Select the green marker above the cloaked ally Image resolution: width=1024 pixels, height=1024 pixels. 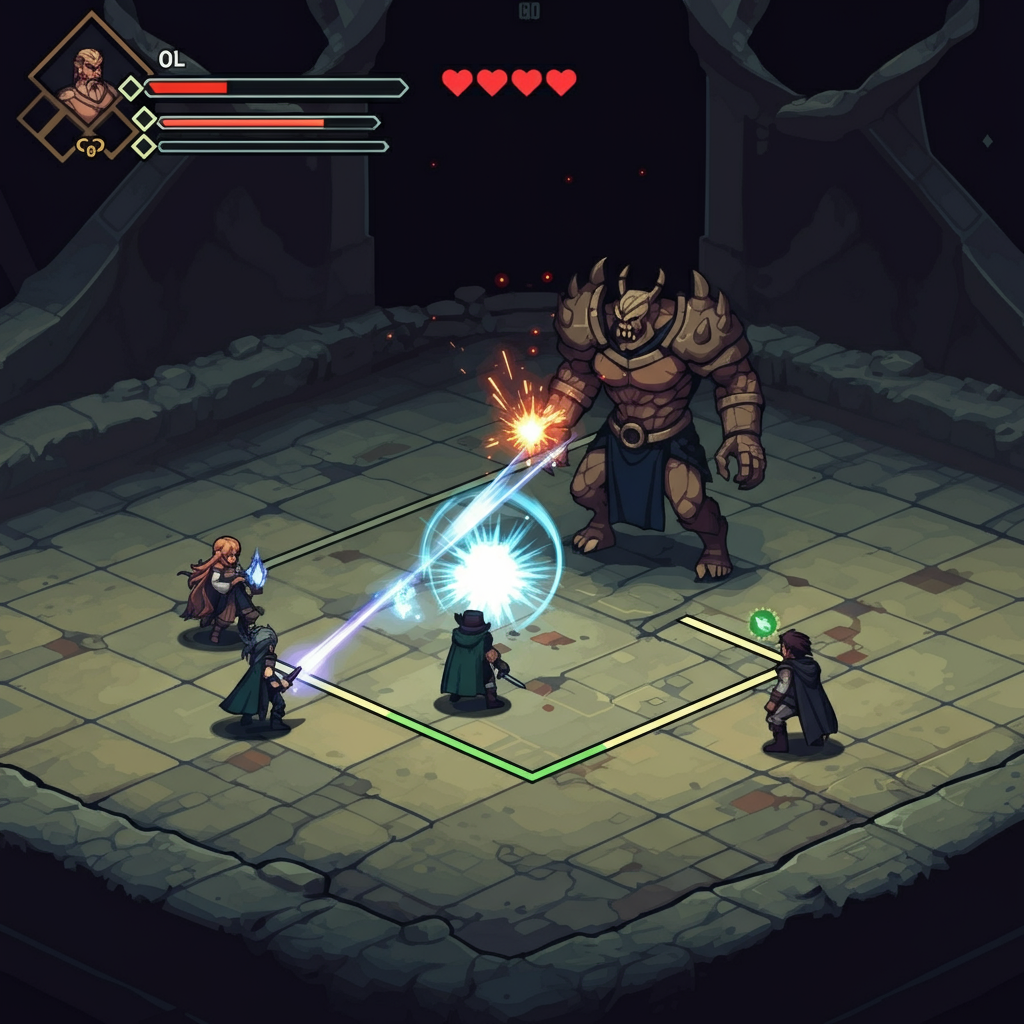point(763,623)
